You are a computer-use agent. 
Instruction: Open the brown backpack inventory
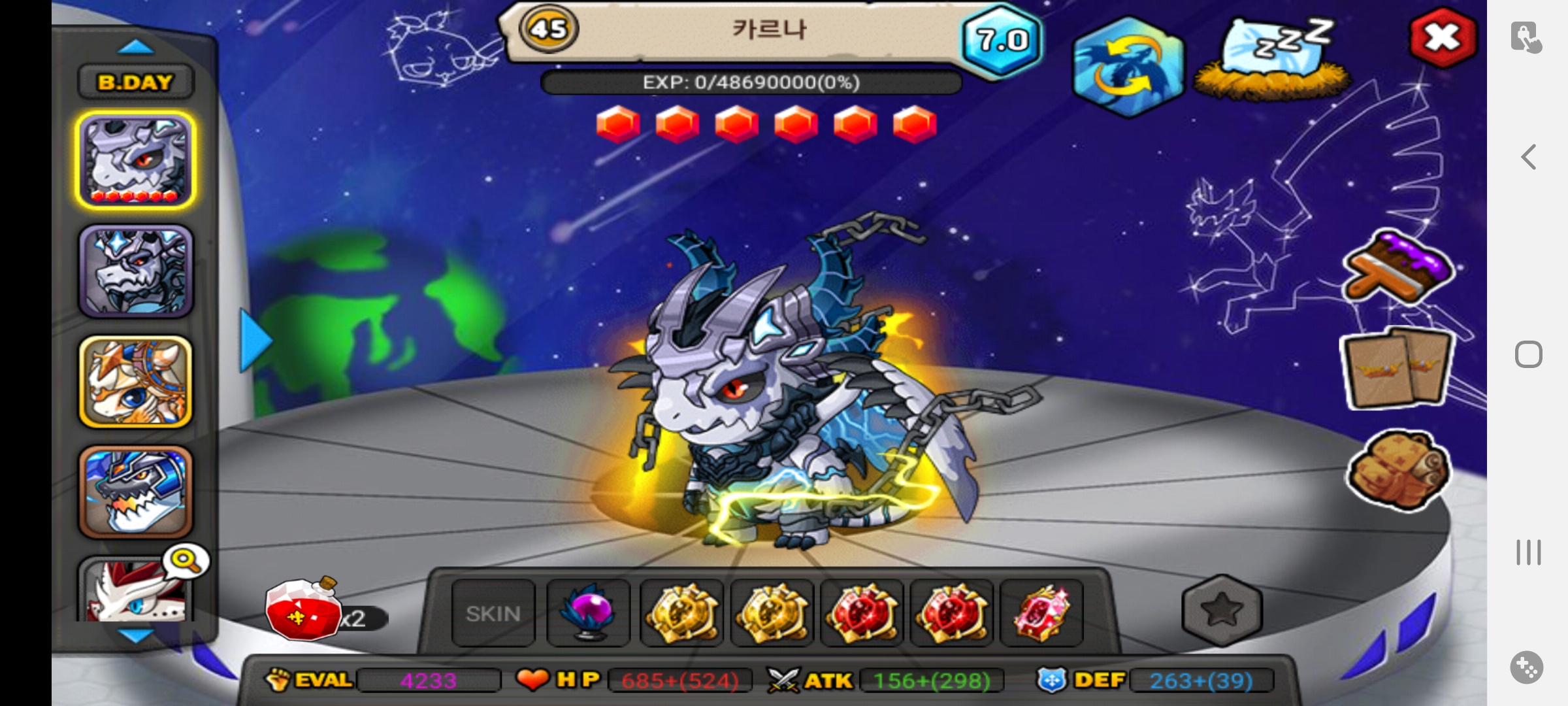1398,469
